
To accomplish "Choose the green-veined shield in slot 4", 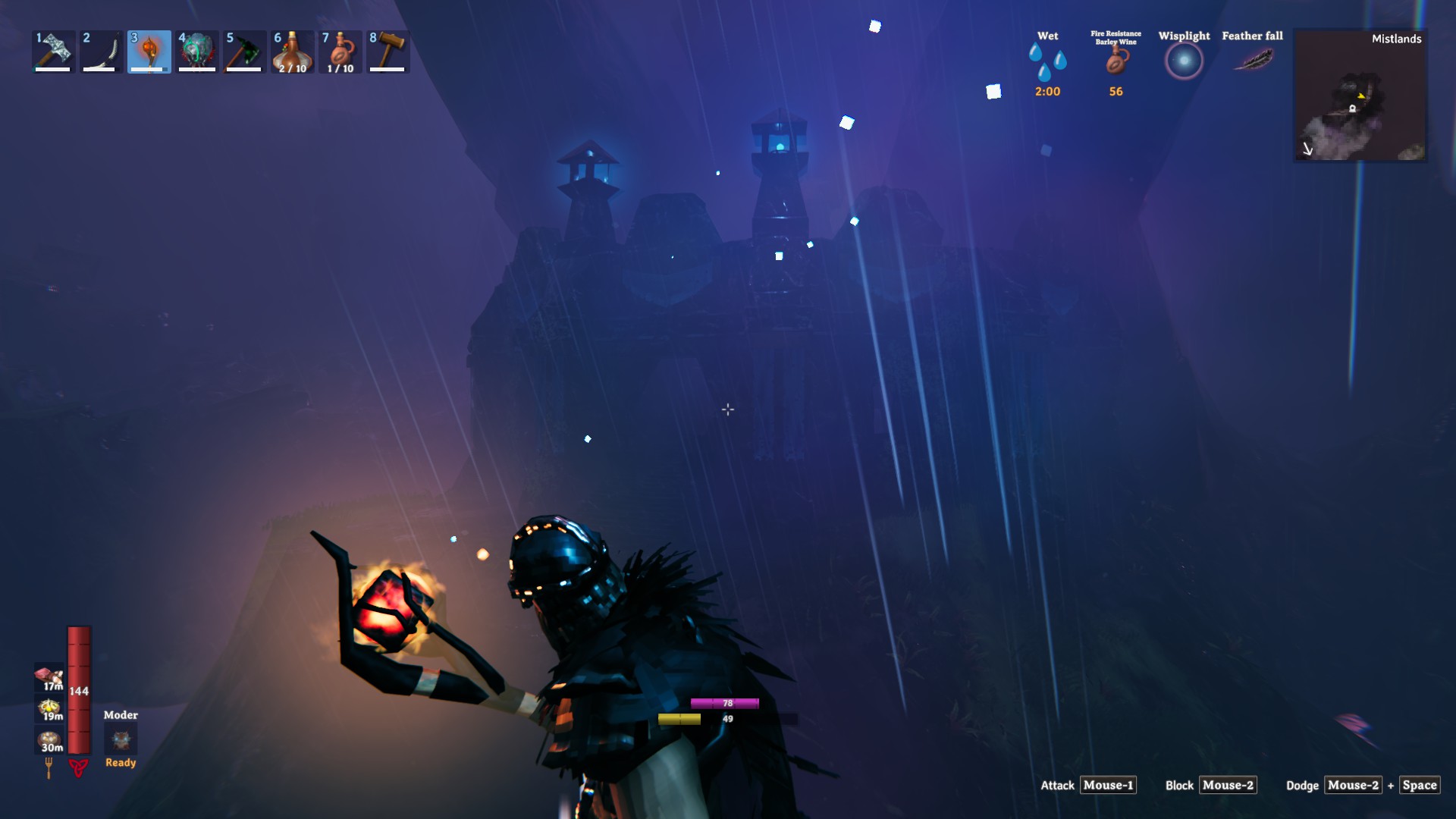I will 196,52.
